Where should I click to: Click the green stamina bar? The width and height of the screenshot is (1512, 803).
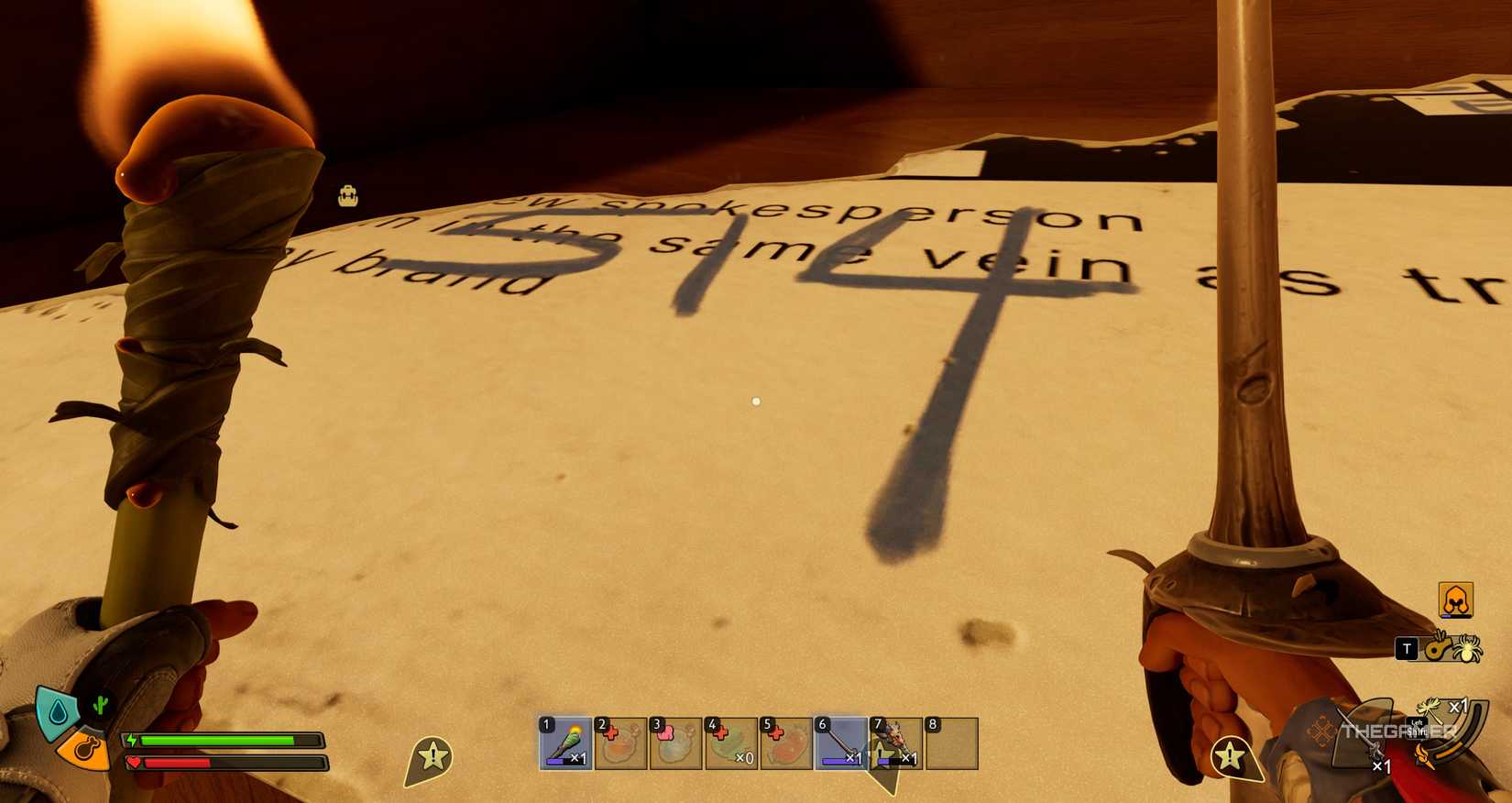(216, 740)
